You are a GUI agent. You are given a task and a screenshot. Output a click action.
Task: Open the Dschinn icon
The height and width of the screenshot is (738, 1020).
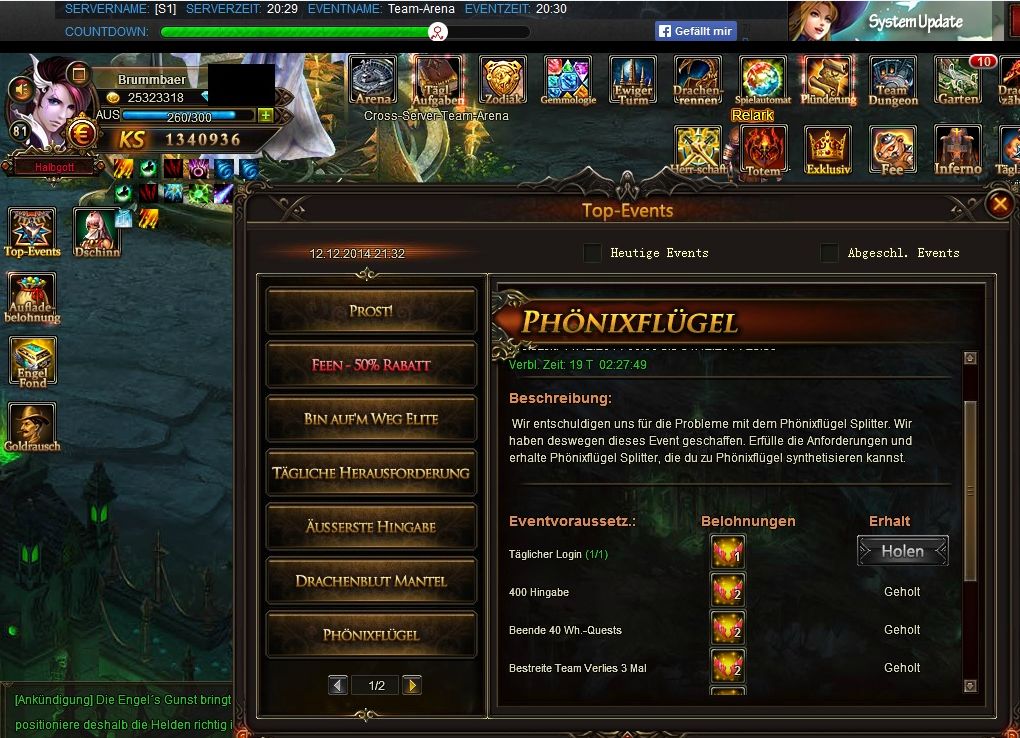96,232
